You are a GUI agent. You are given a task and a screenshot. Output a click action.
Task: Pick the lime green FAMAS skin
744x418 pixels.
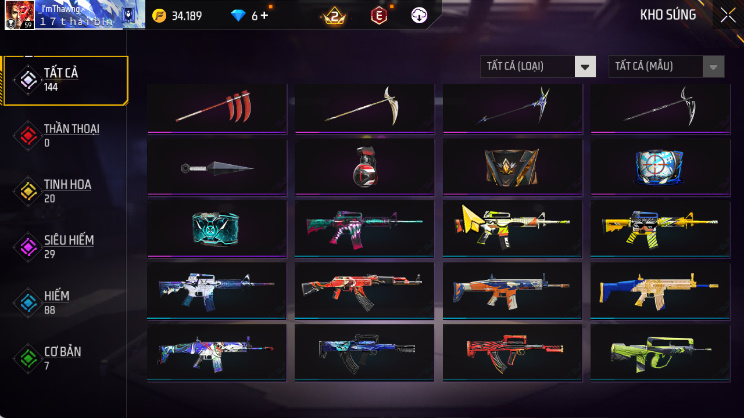[657, 351]
